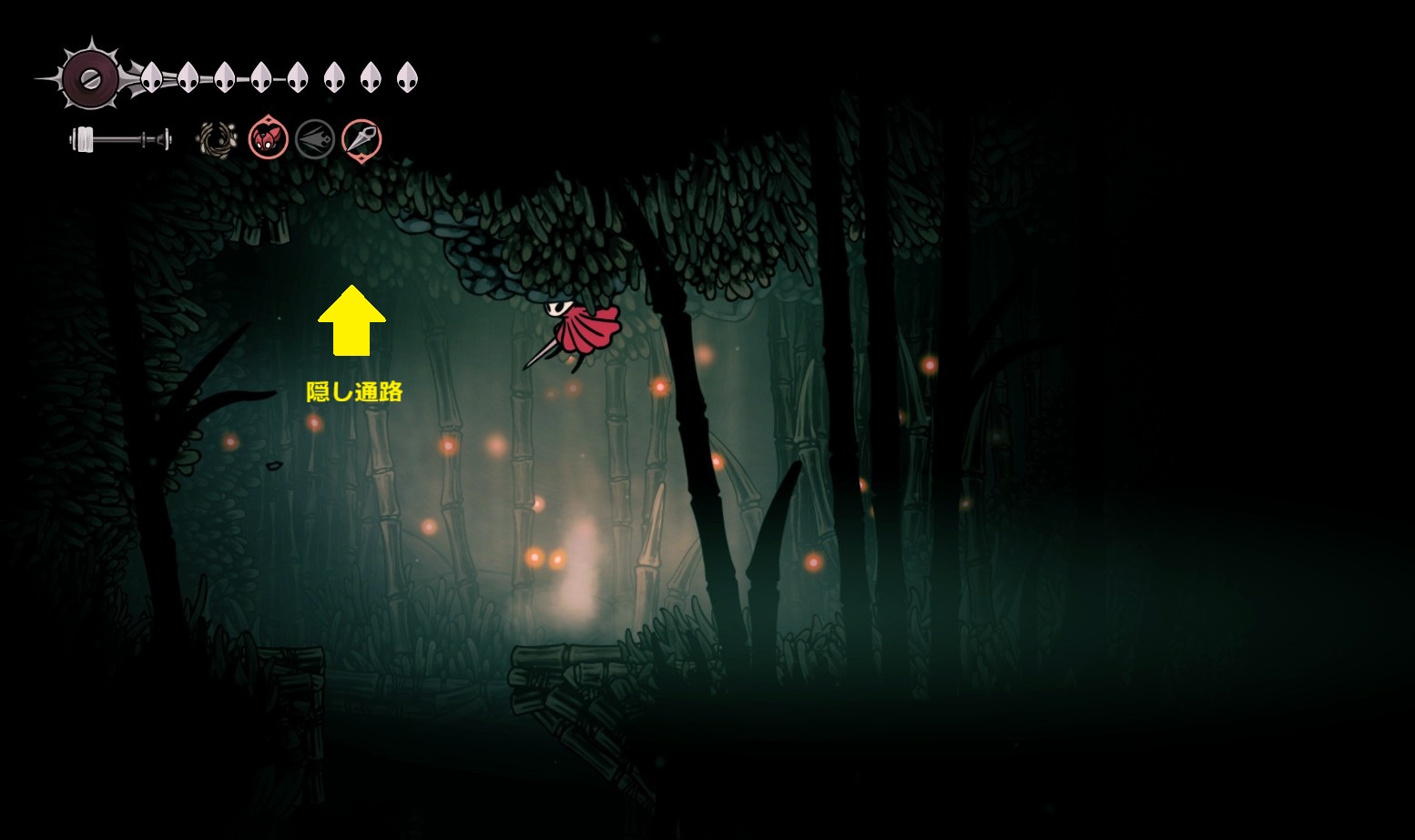This screenshot has height=840, width=1415.
Task: Choose the greyed-out dart tool icon
Action: [x=315, y=139]
